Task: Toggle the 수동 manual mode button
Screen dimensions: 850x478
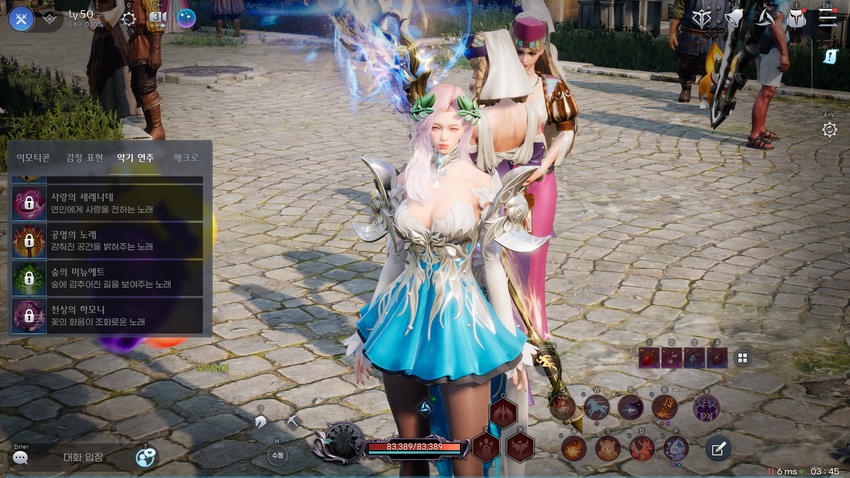Action: click(277, 455)
